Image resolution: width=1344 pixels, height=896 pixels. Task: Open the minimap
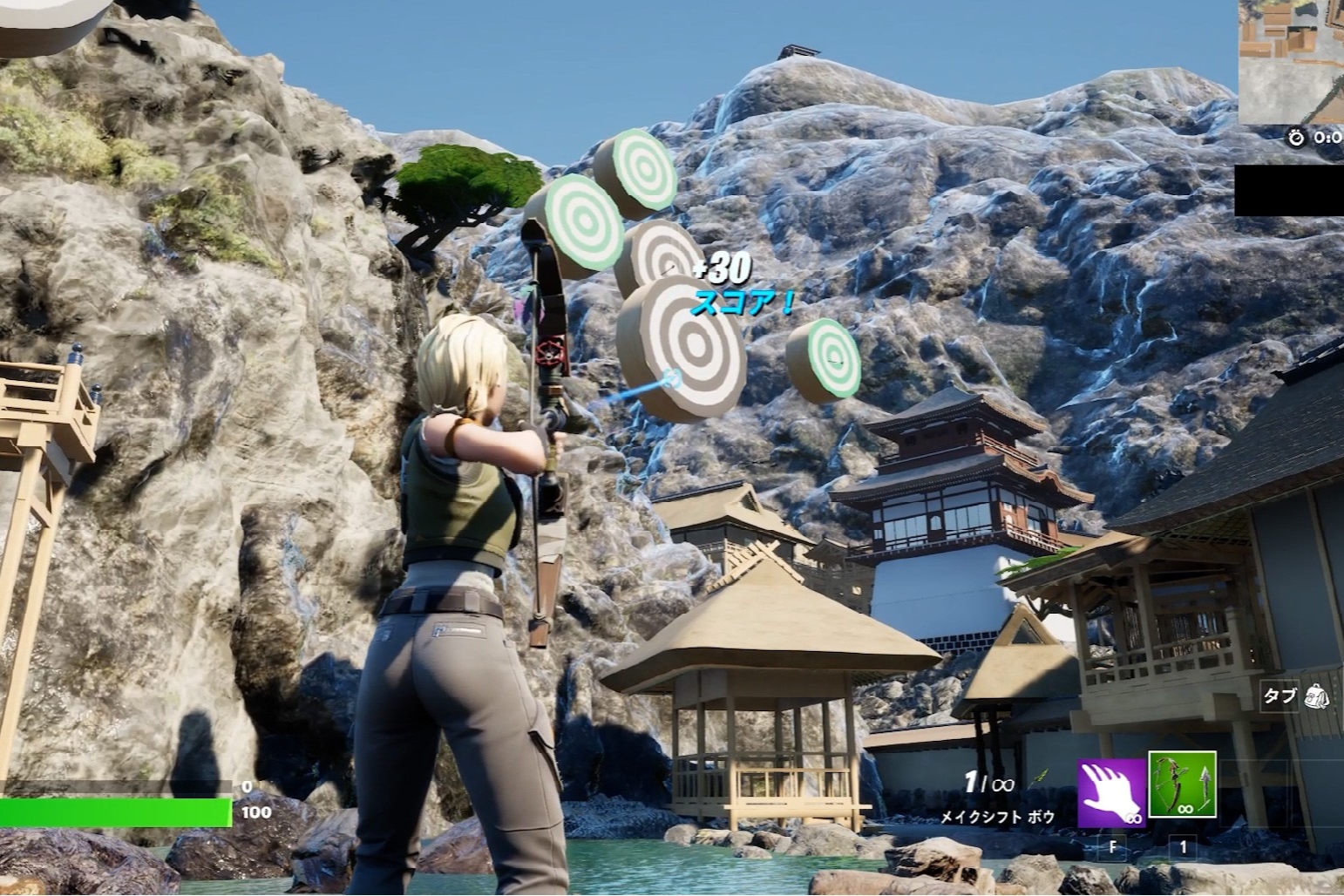coord(1291,61)
